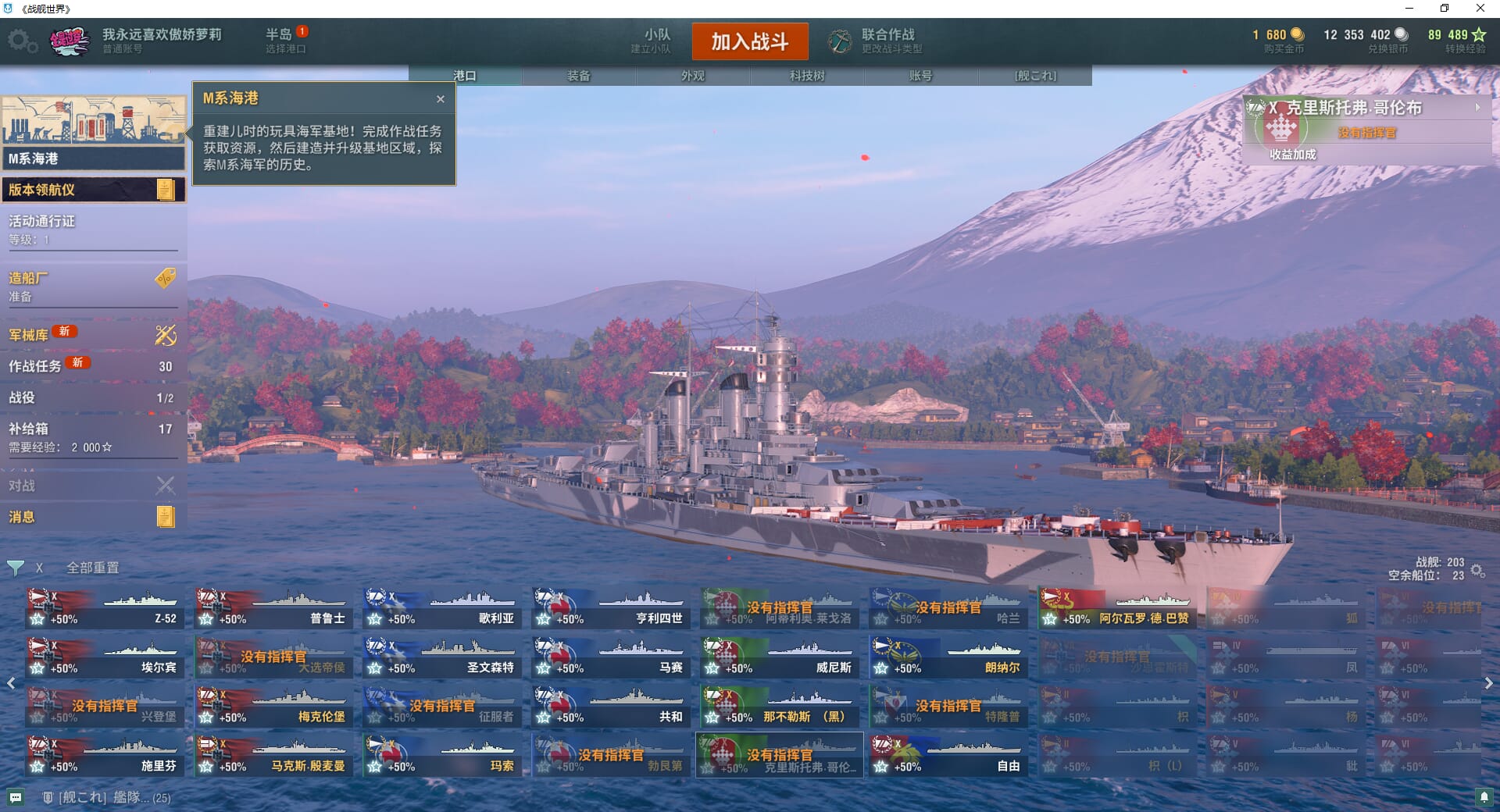1500x812 pixels.
Task: Open the settings gear icon
Action: click(21, 41)
